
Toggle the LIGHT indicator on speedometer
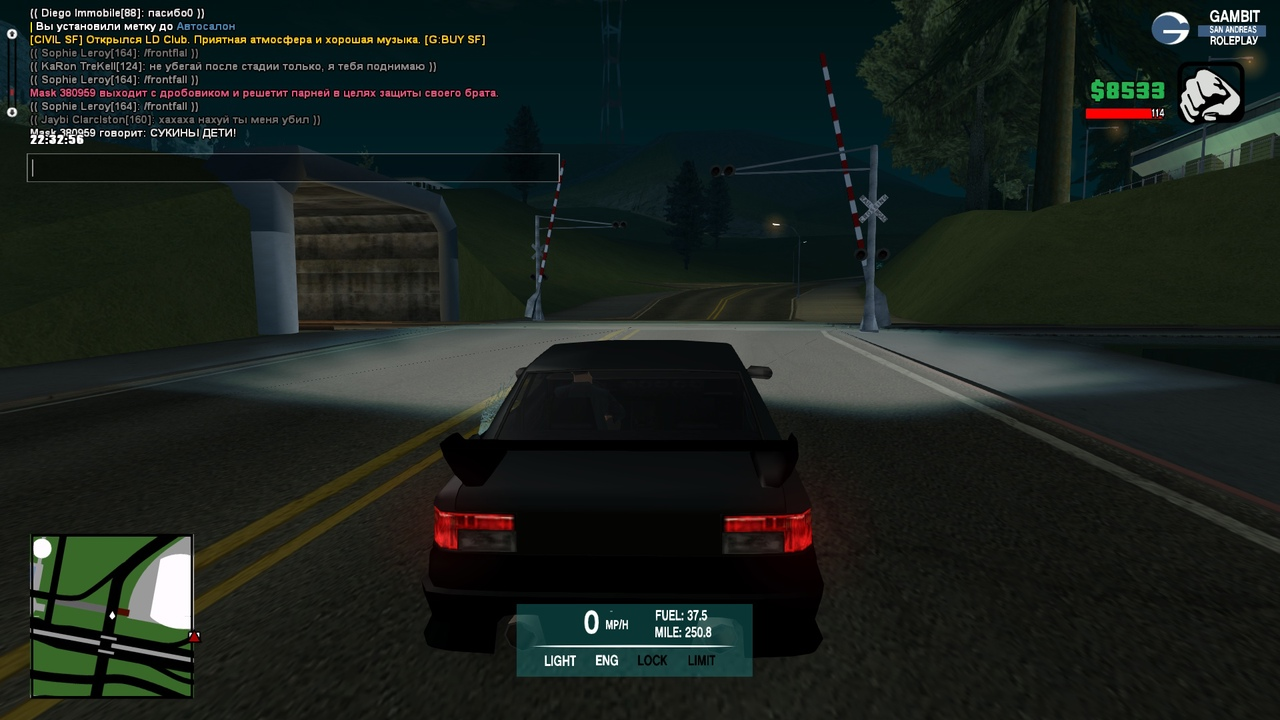pyautogui.click(x=560, y=661)
